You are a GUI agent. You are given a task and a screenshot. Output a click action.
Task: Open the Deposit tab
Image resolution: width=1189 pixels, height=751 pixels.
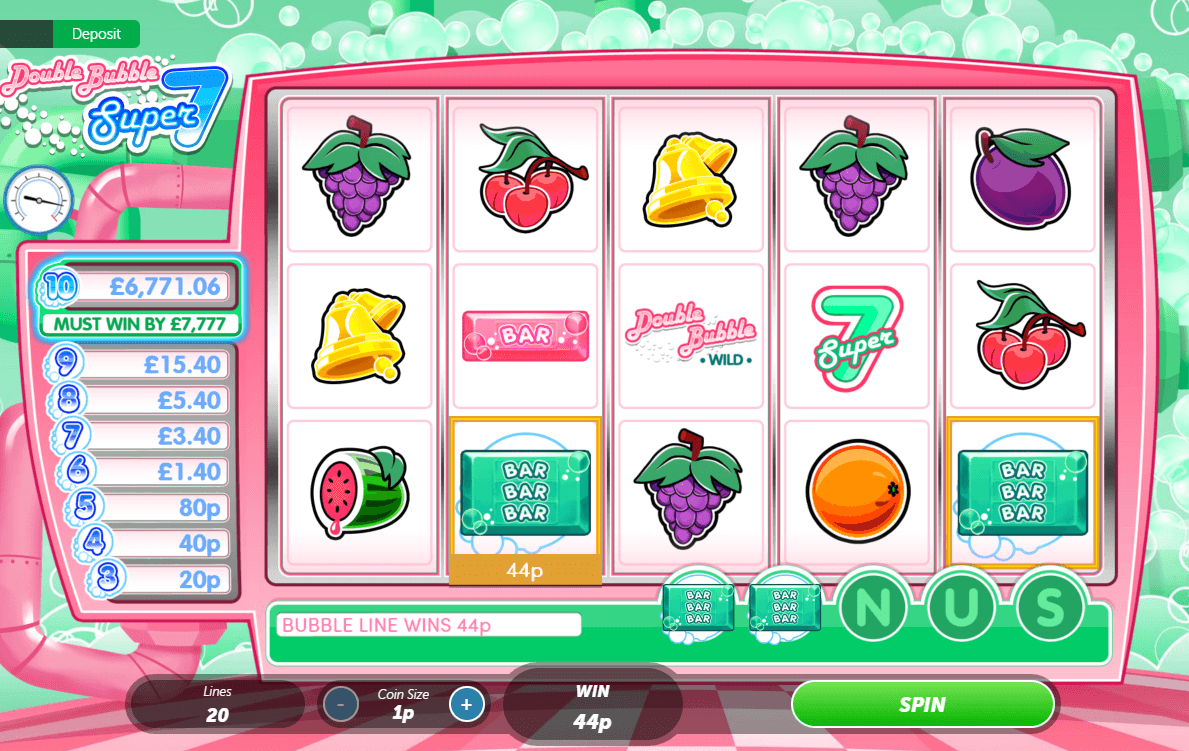(x=96, y=34)
